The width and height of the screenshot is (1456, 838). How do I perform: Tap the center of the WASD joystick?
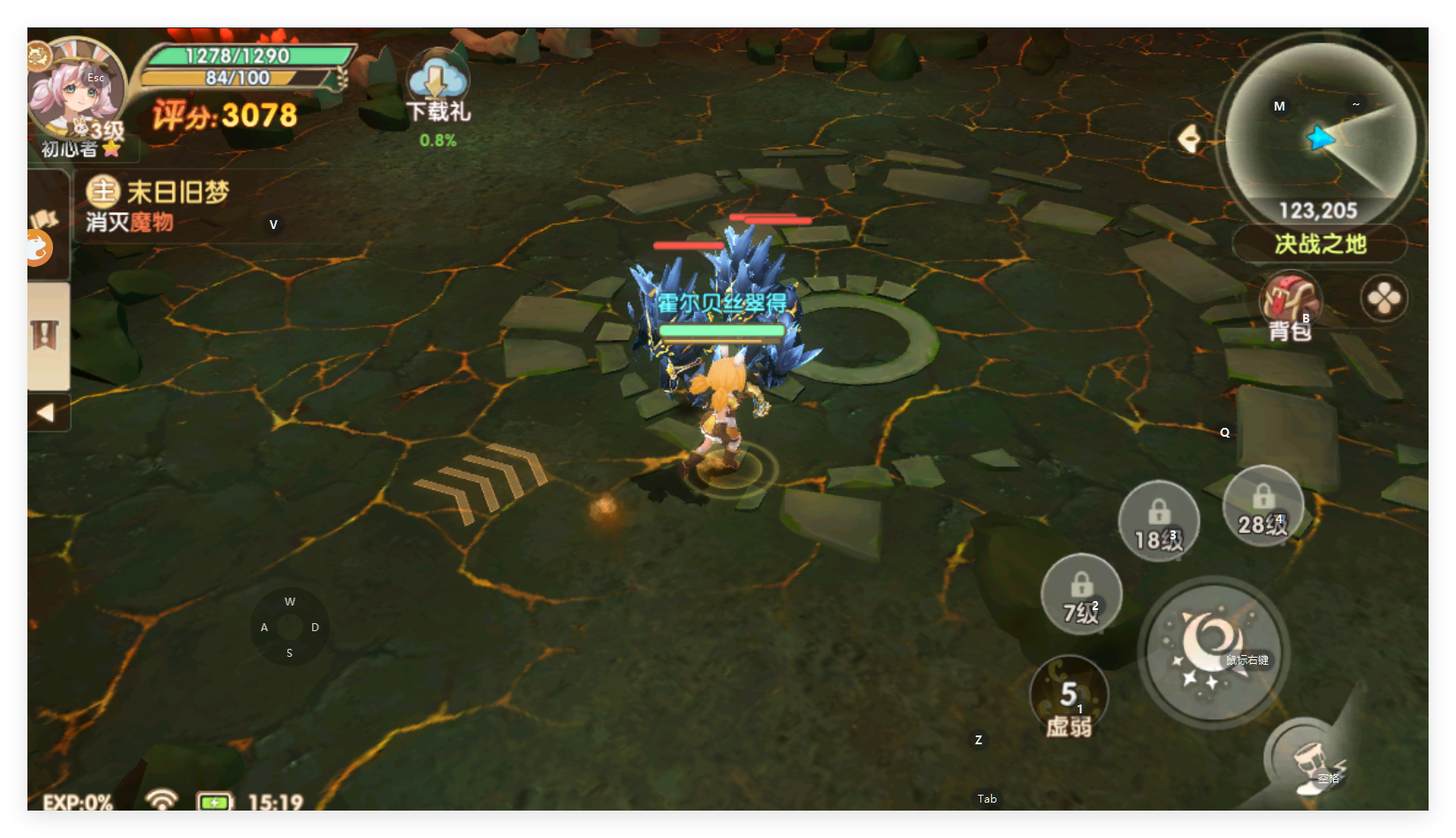coord(290,627)
